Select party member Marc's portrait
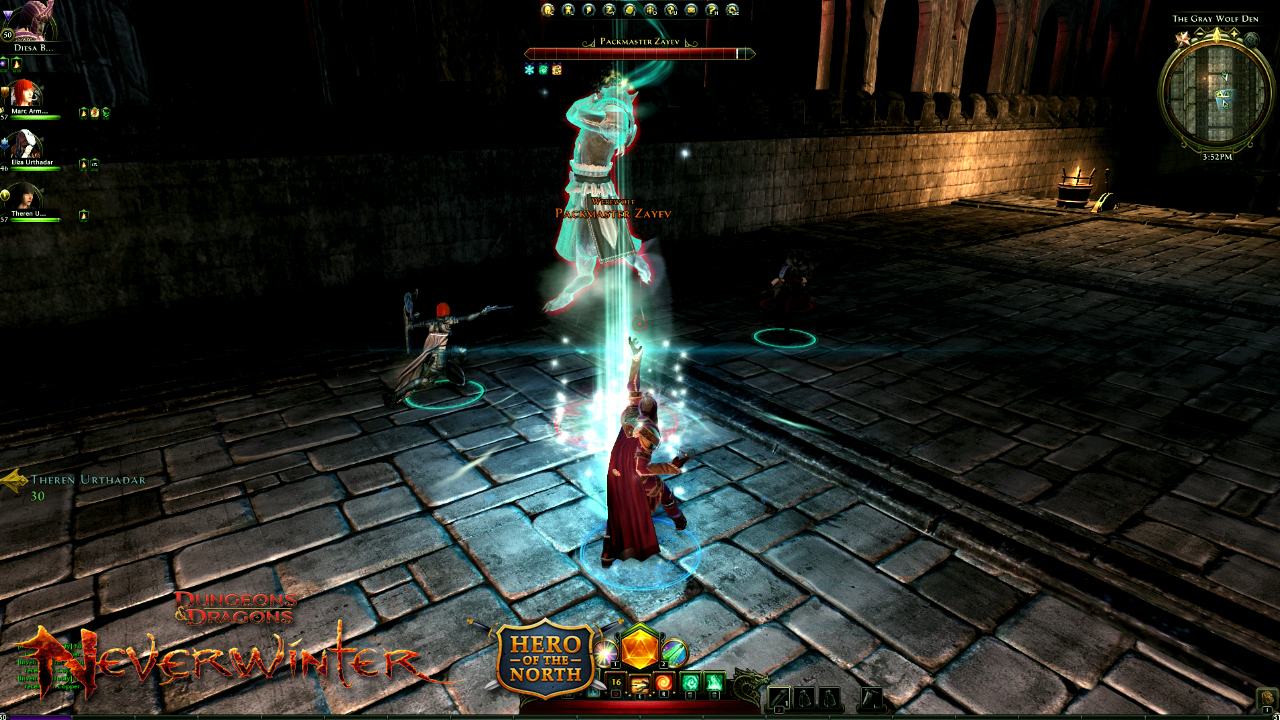 click(x=27, y=93)
